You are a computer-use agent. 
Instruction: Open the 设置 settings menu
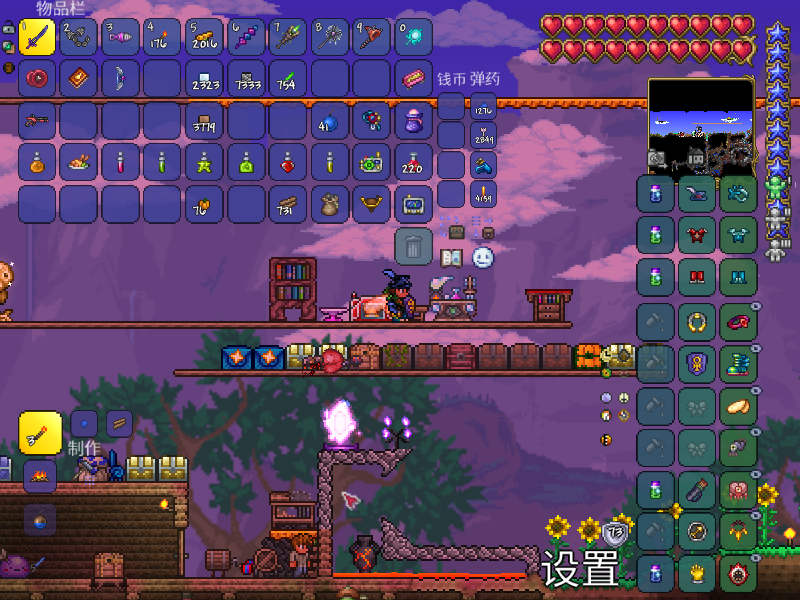[580, 570]
